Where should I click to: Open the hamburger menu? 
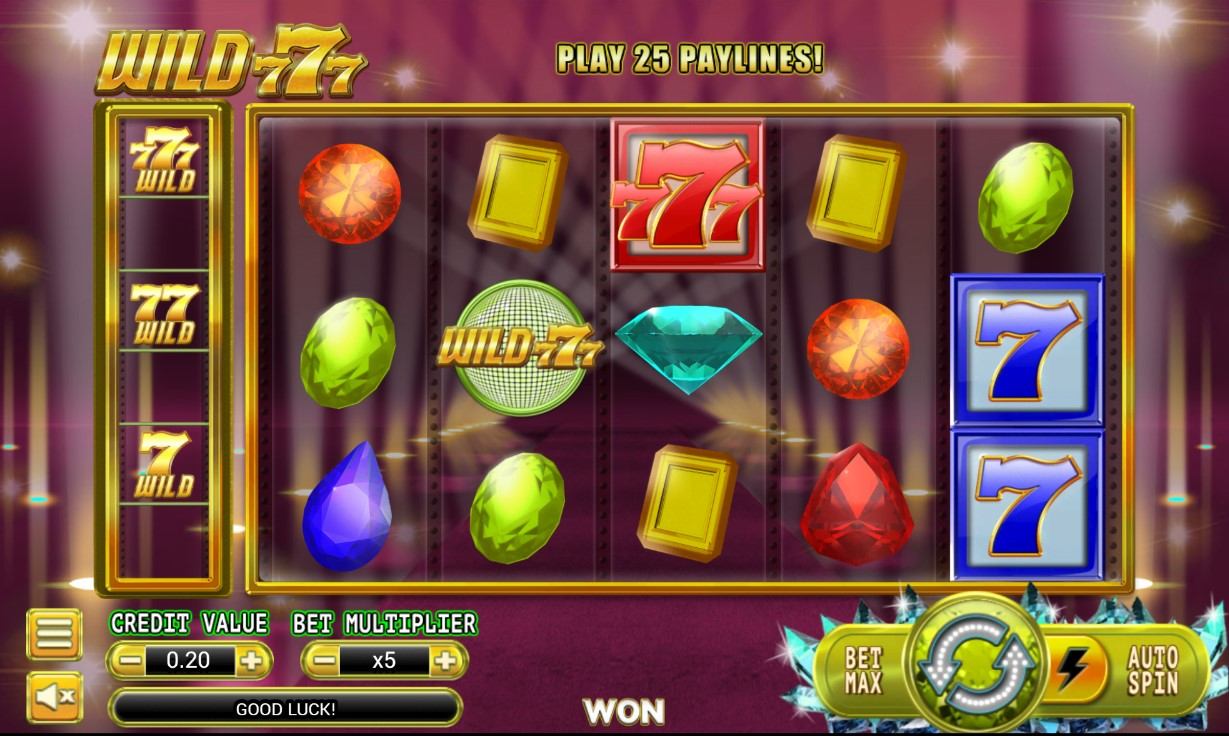[x=53, y=633]
